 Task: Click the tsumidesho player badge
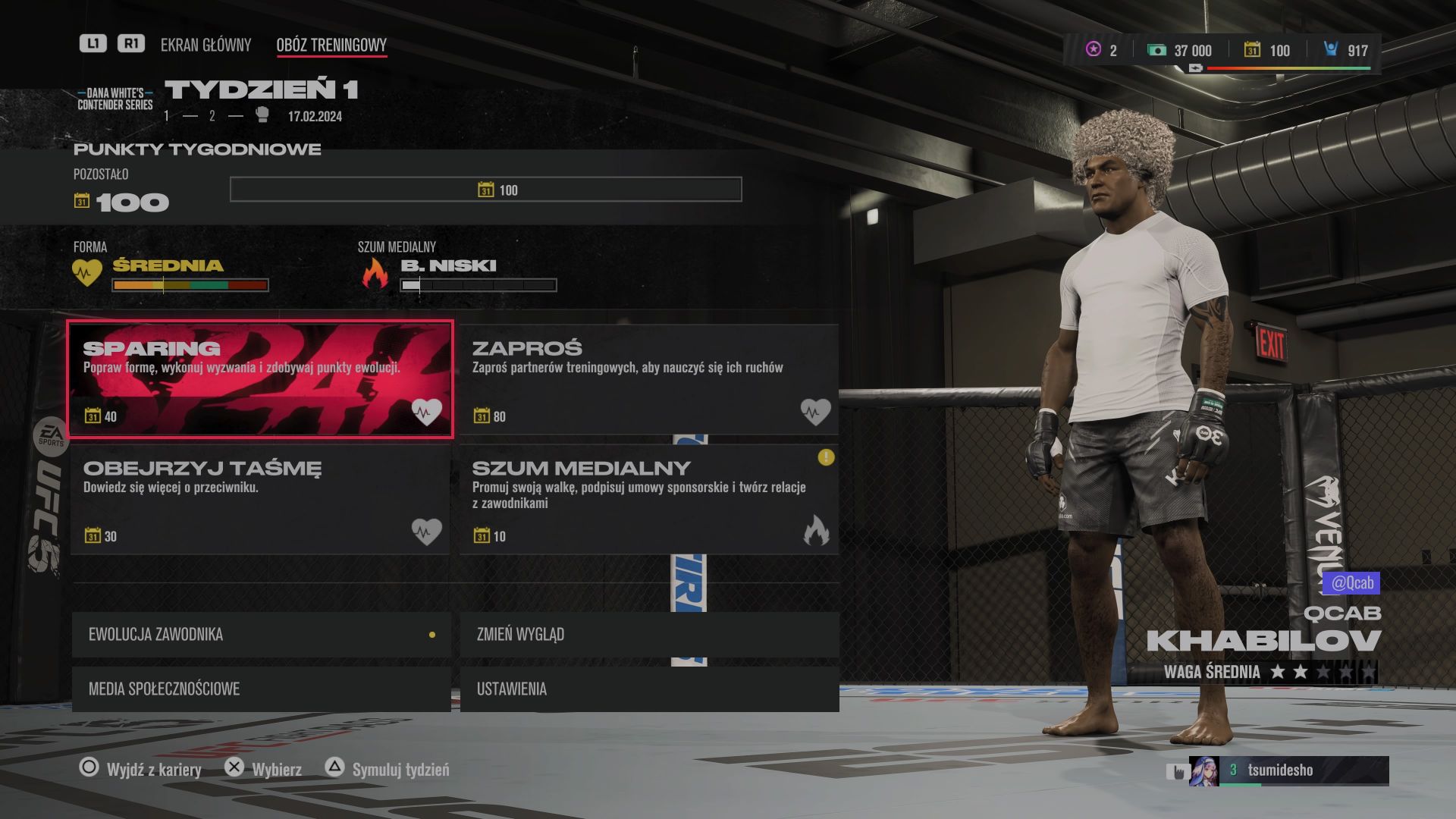point(1288,770)
